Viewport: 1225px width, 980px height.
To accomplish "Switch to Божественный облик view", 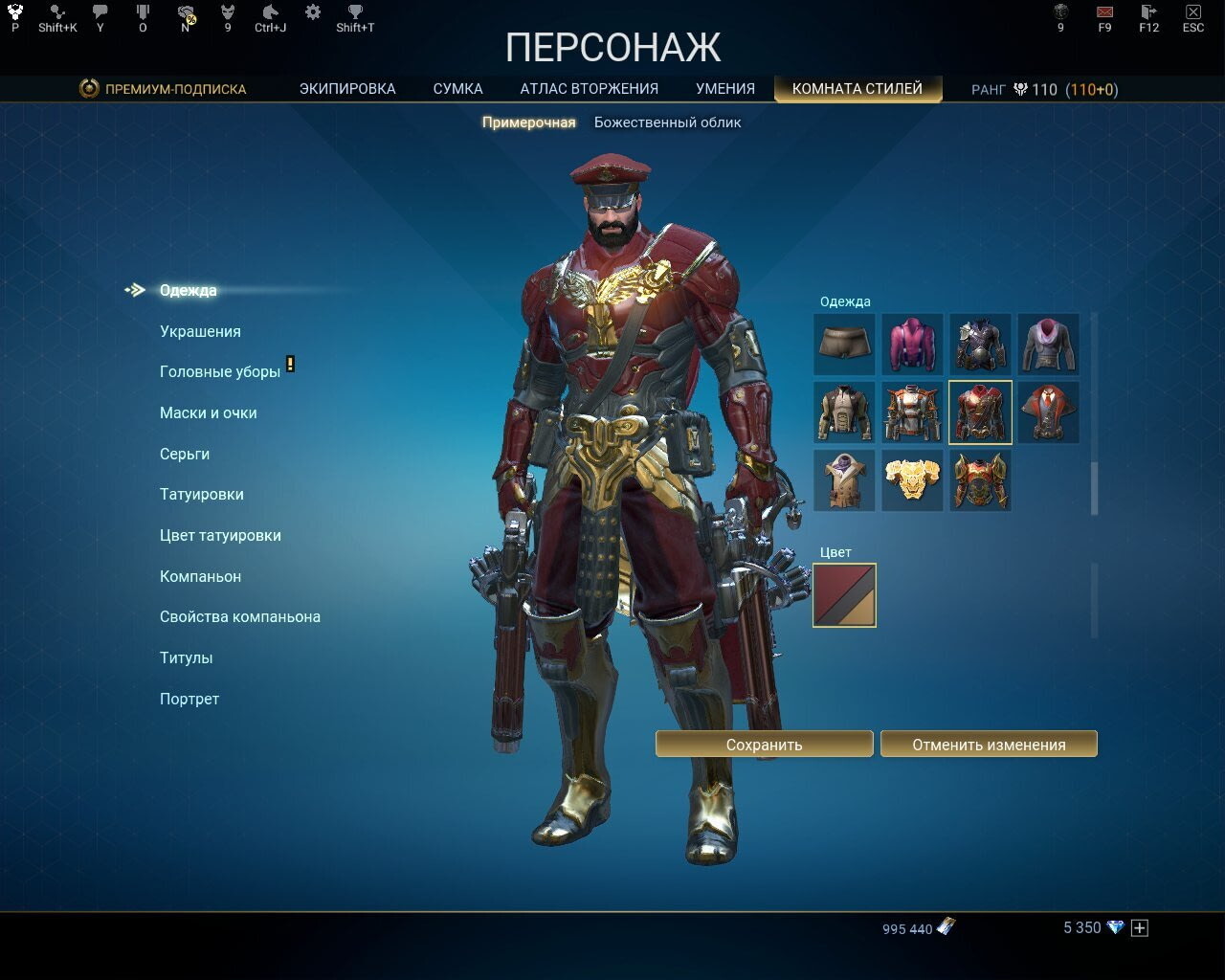I will [x=668, y=122].
